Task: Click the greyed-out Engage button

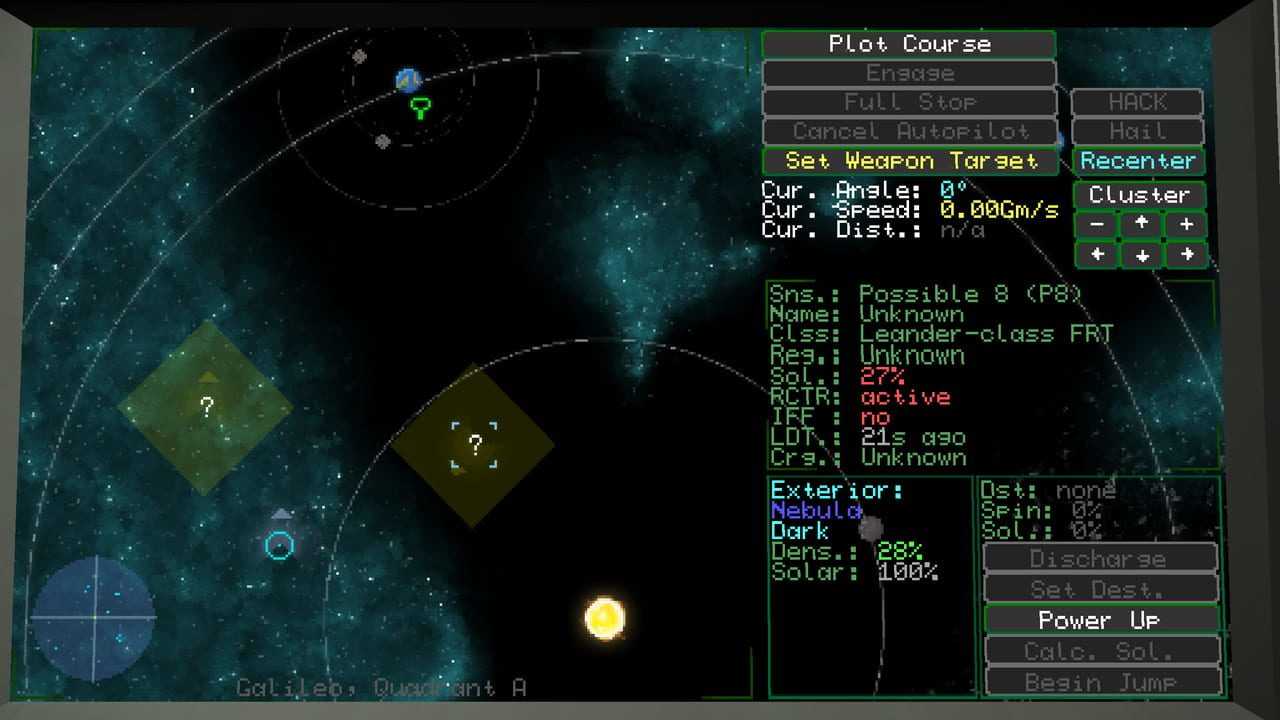Action: pyautogui.click(x=908, y=73)
